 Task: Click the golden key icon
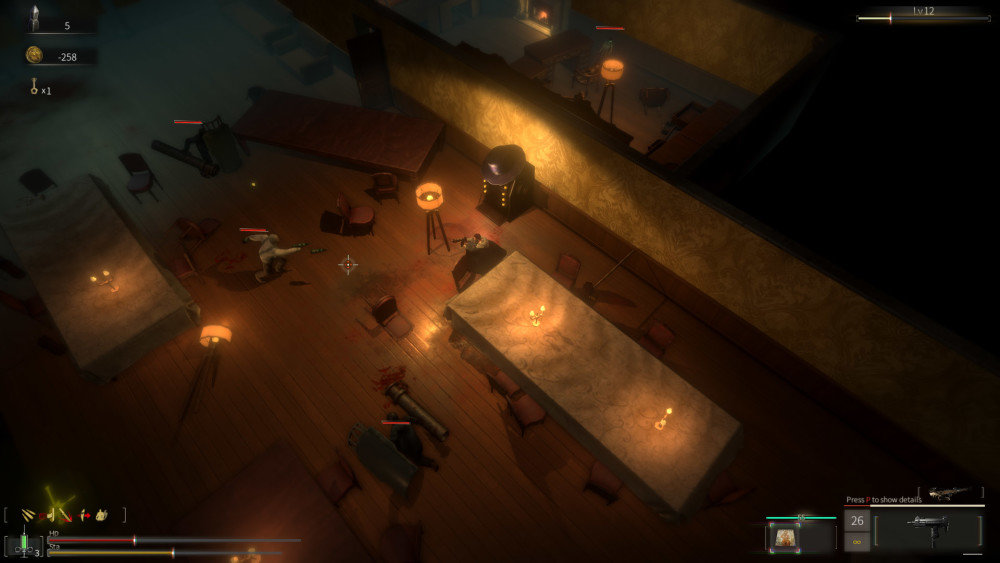tap(33, 88)
